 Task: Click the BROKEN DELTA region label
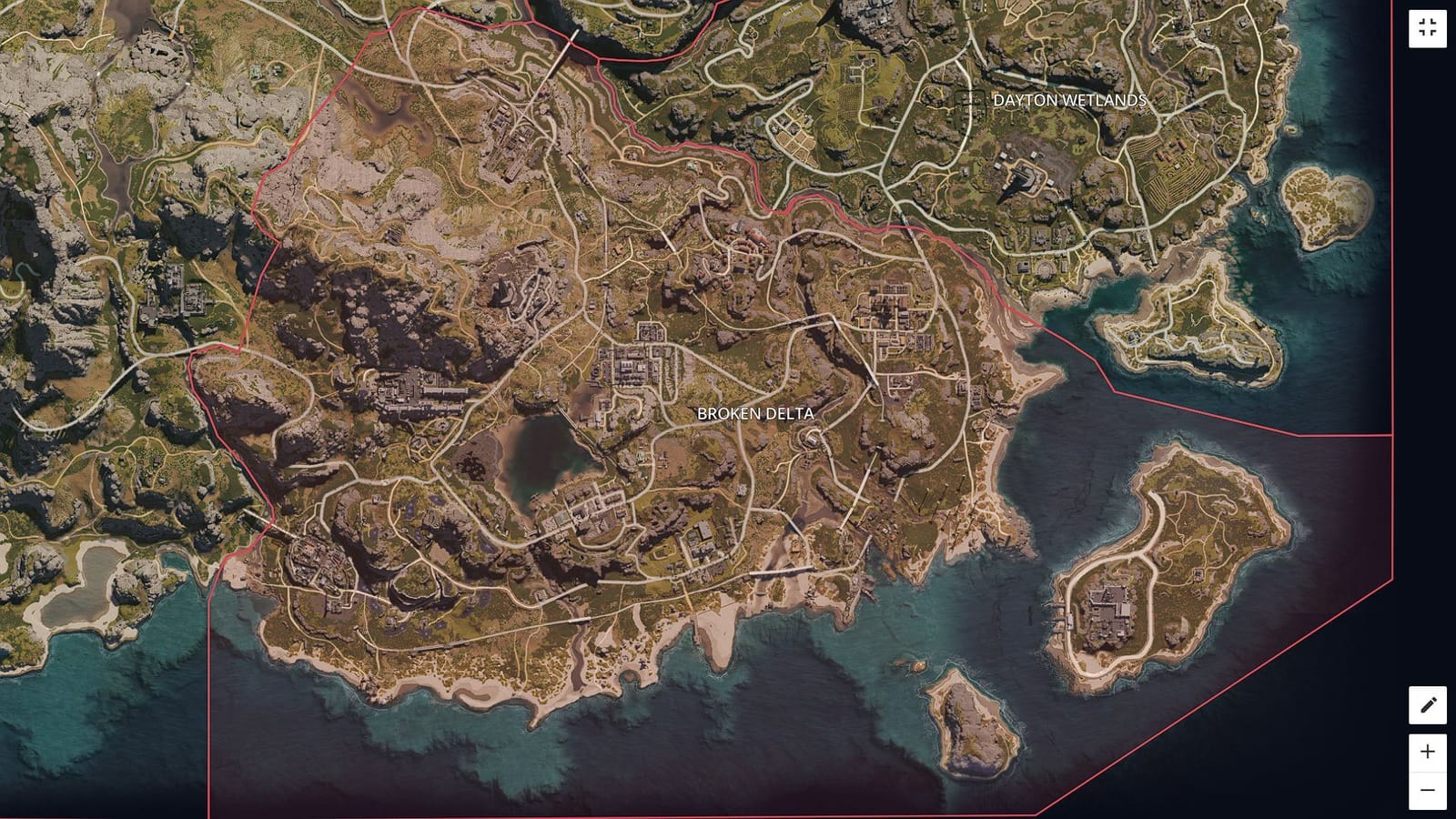(x=755, y=414)
